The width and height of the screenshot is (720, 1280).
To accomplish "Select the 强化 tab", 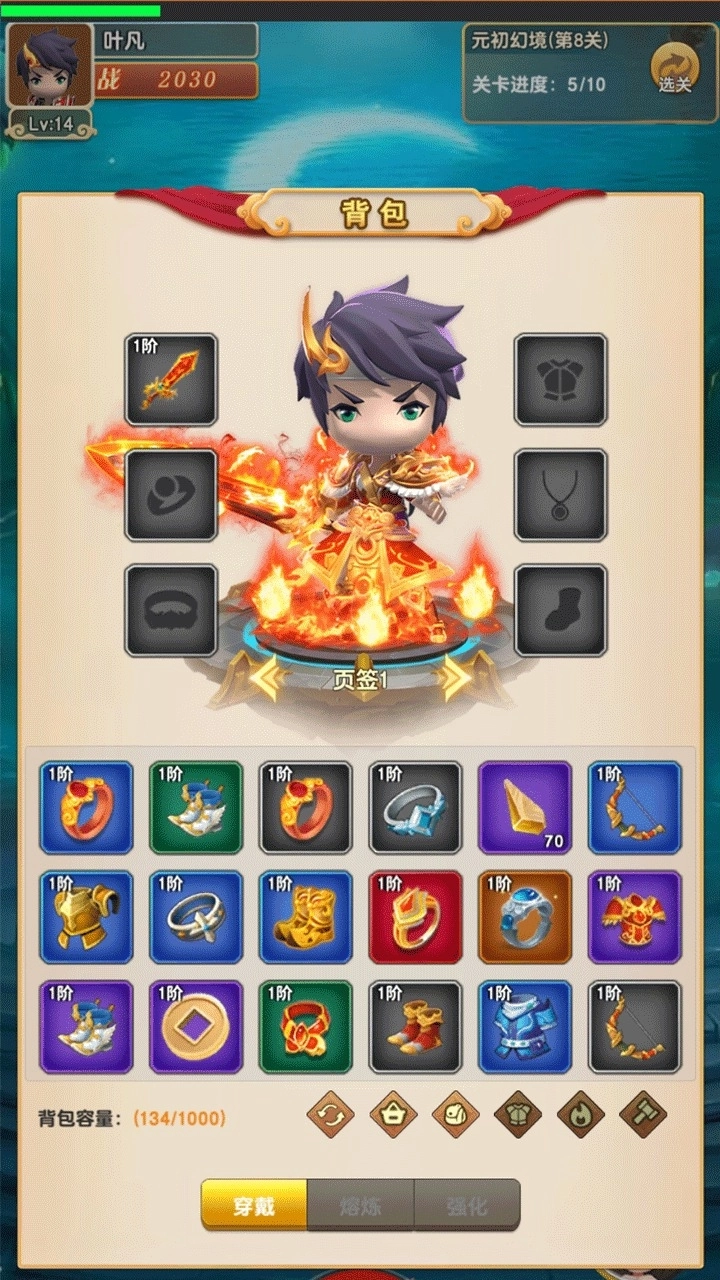I will coord(467,1205).
